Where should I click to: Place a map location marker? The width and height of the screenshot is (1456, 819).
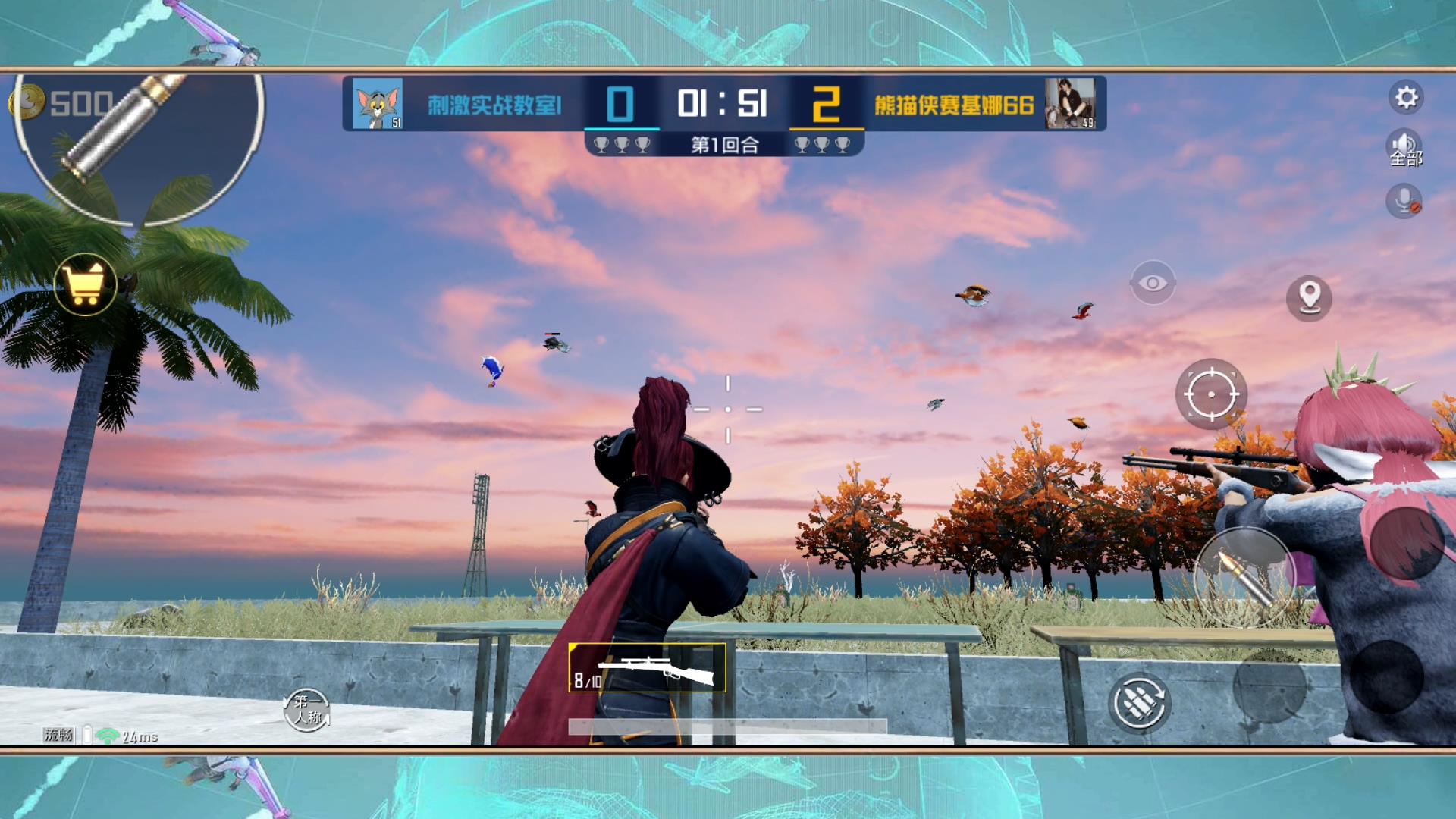tap(1309, 297)
